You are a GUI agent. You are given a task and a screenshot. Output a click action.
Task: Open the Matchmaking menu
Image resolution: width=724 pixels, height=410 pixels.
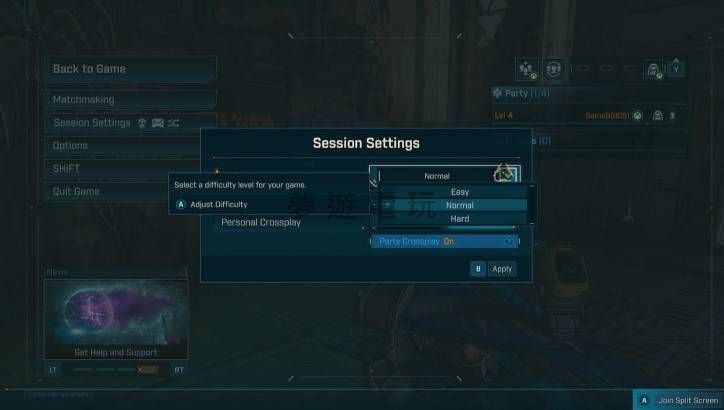[129, 100]
